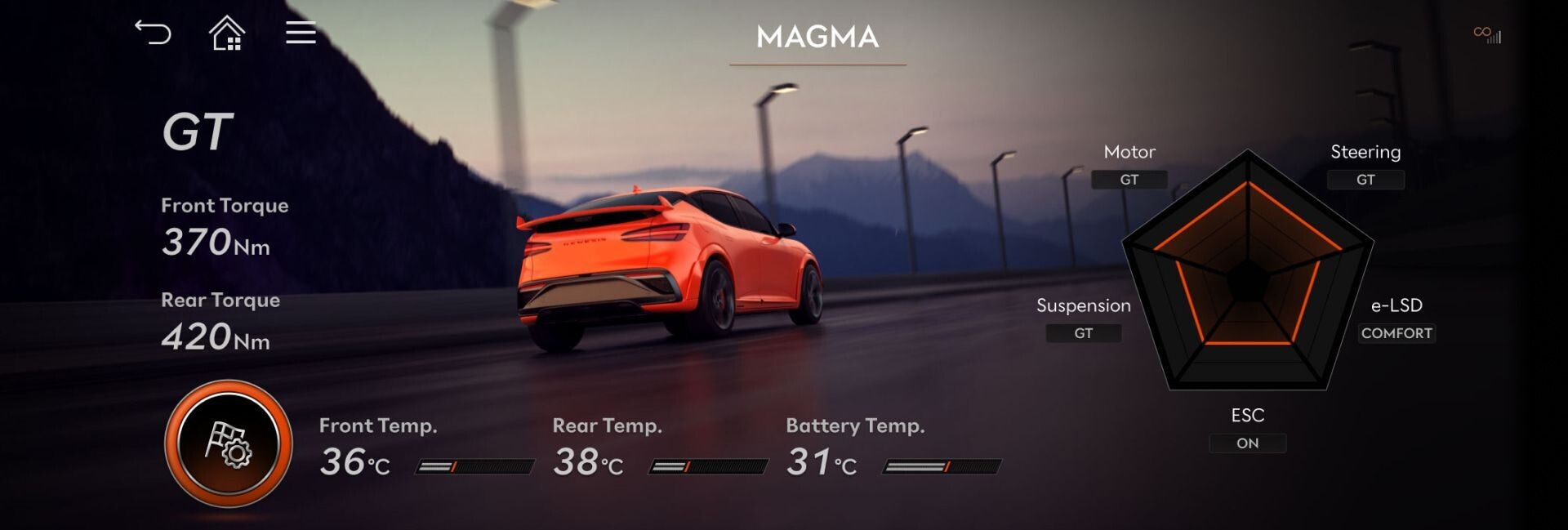1568x530 pixels.
Task: Open the checkered flag settings button
Action: click(x=229, y=443)
